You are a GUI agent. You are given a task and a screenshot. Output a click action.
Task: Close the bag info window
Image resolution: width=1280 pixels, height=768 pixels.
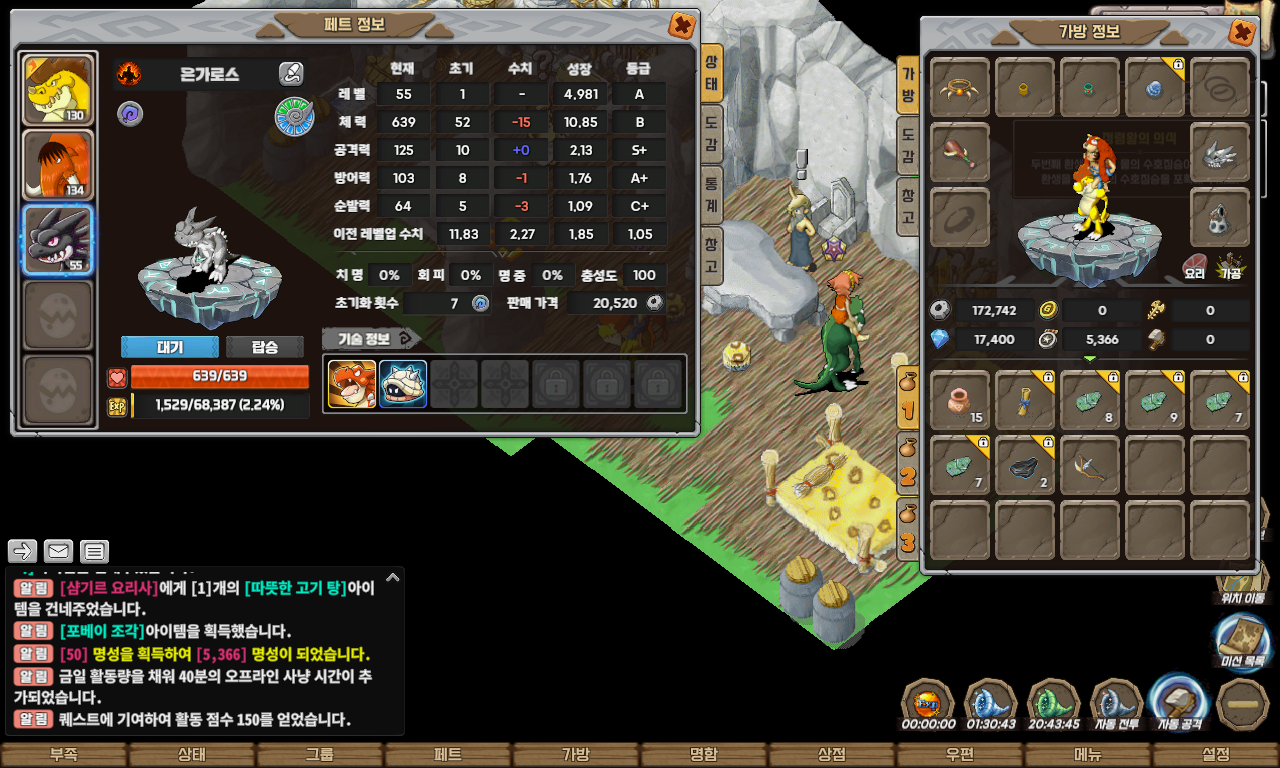point(1241,33)
